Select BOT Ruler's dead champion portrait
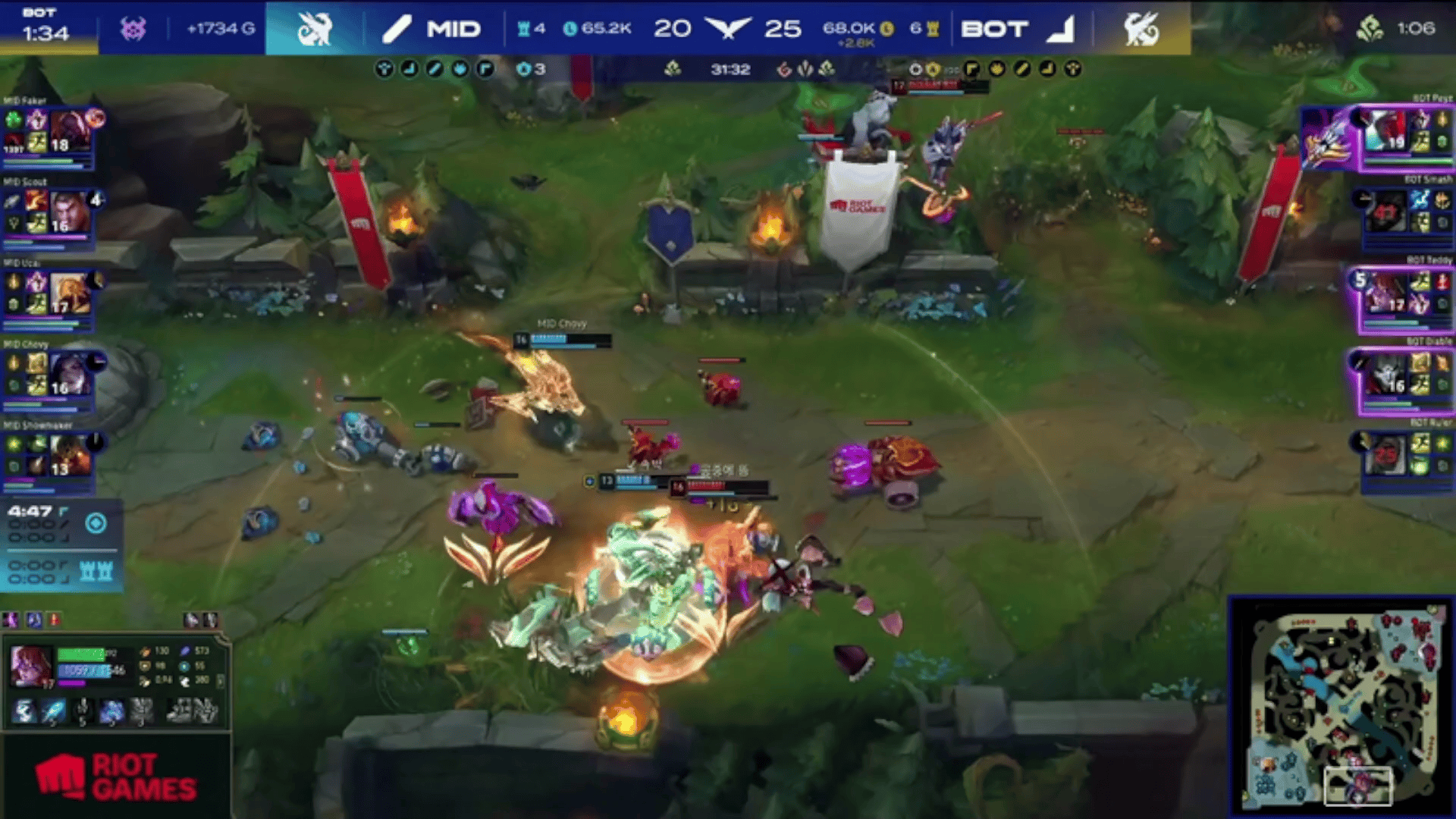This screenshot has width=1456, height=819. point(1386,455)
